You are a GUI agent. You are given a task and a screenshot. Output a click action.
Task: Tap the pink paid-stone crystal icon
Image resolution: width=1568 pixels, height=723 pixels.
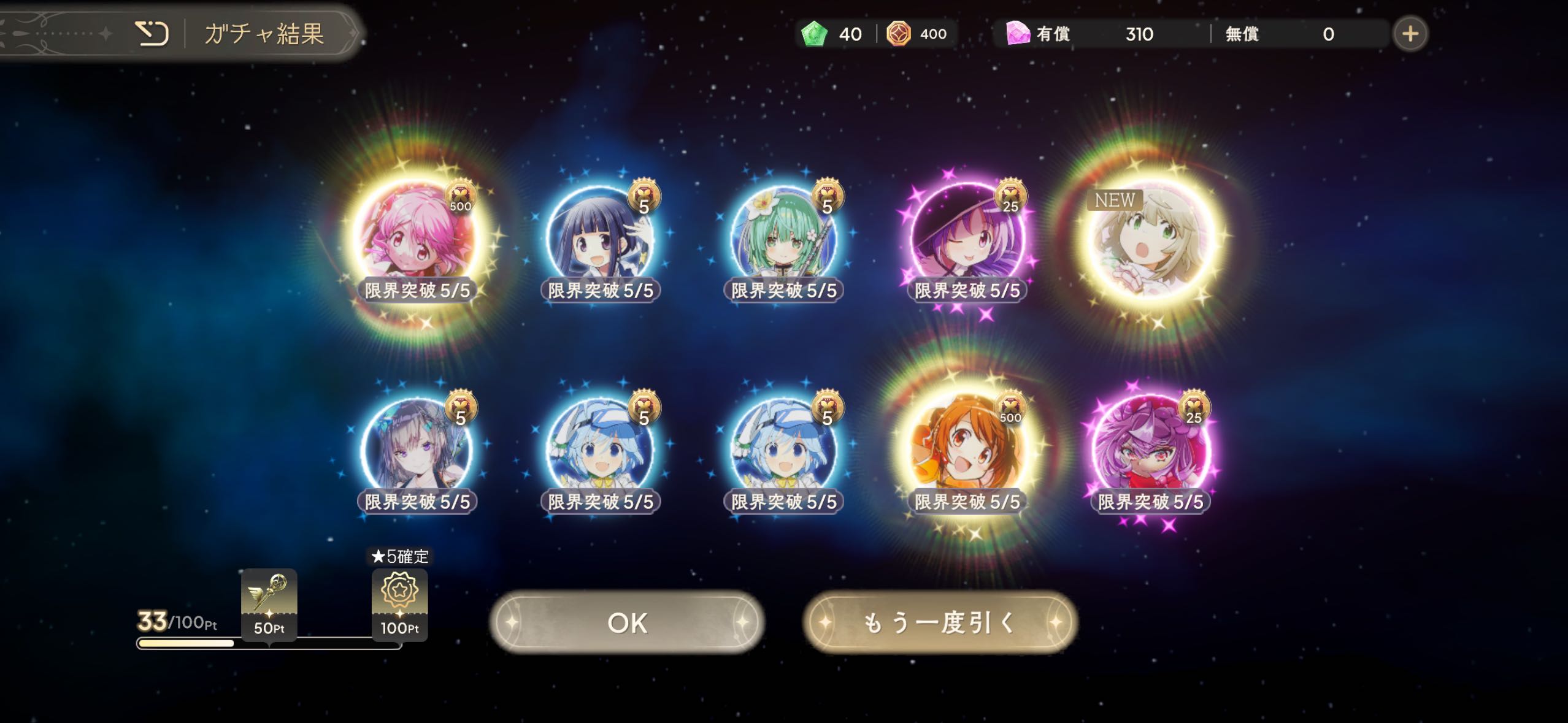(x=1018, y=34)
